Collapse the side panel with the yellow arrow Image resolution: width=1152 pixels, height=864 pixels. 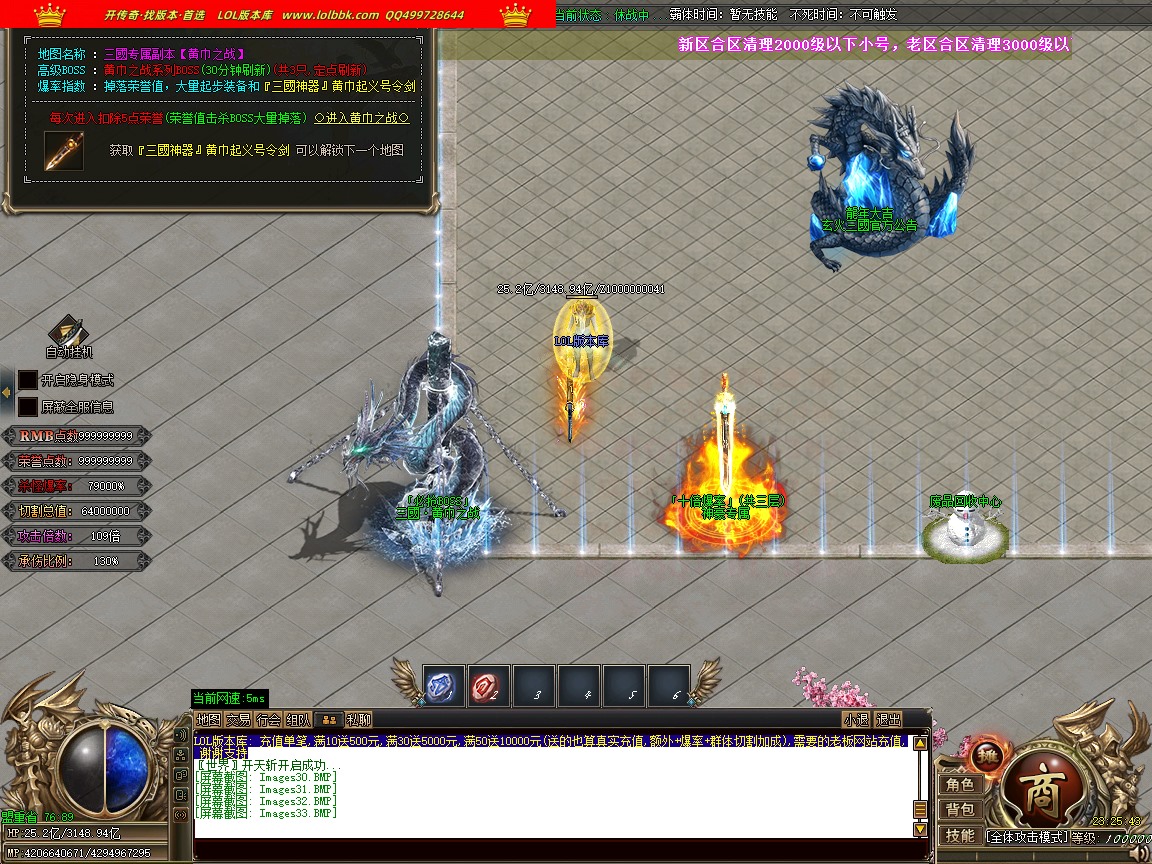click(x=6, y=393)
